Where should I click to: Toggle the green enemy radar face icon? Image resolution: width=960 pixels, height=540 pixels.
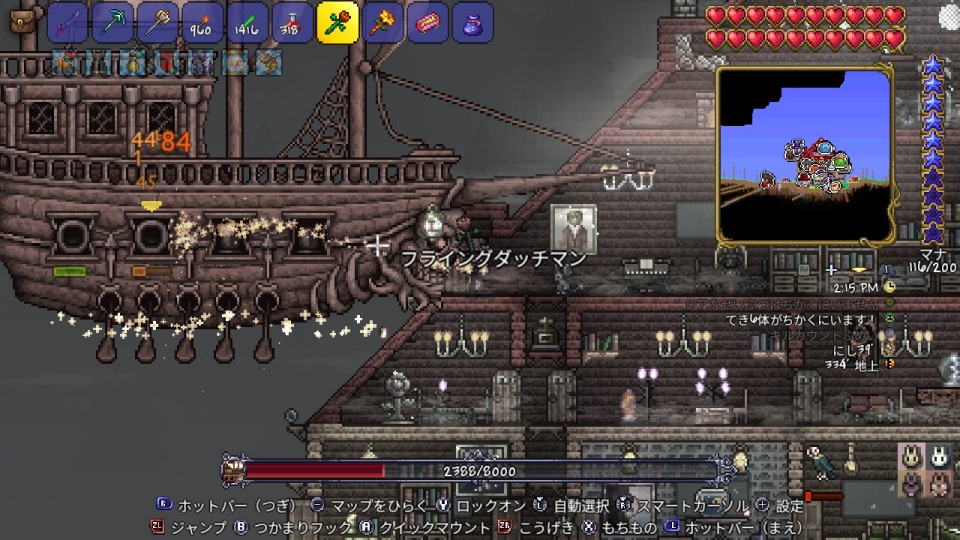pos(889,319)
